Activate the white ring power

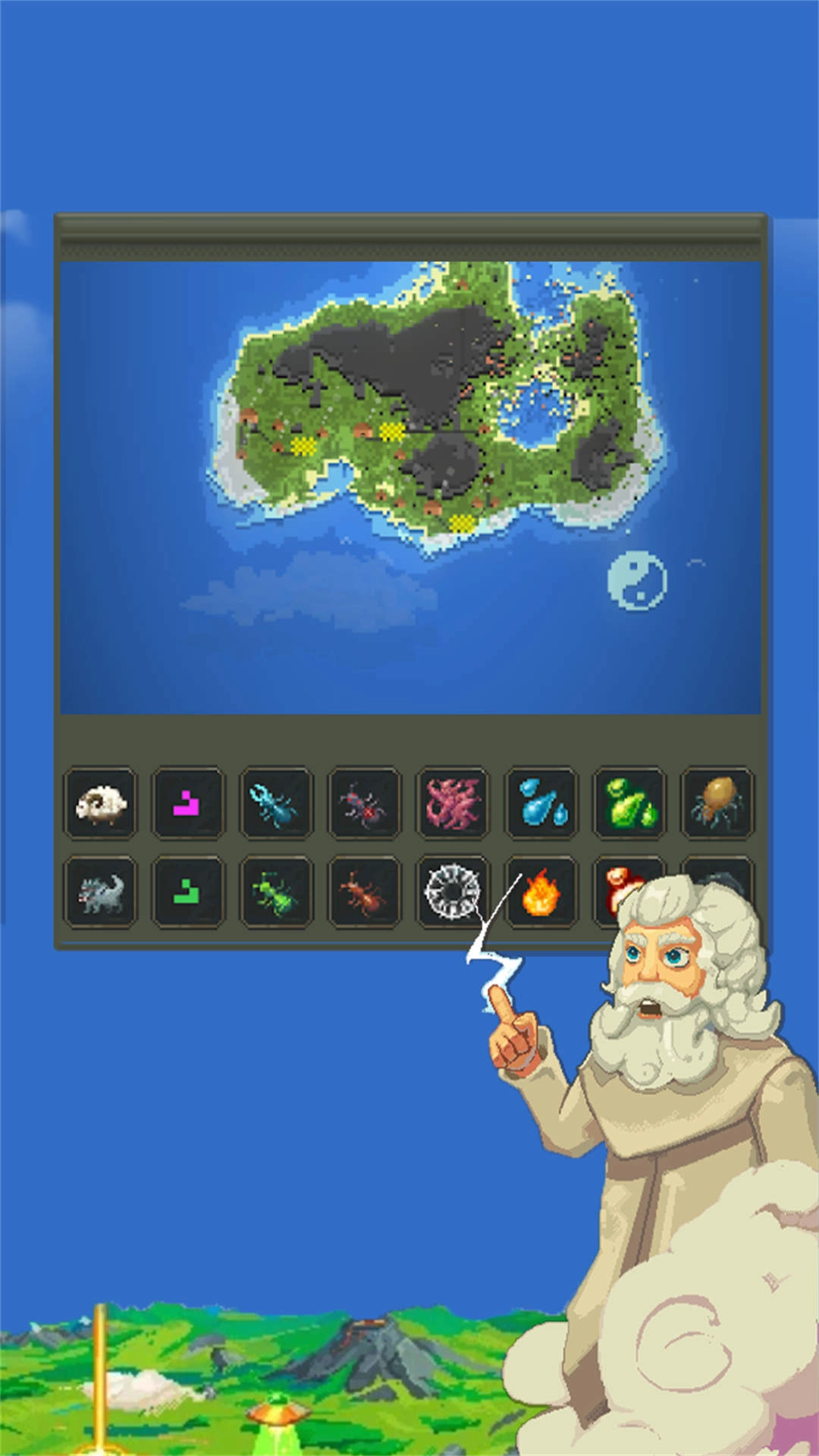(452, 893)
